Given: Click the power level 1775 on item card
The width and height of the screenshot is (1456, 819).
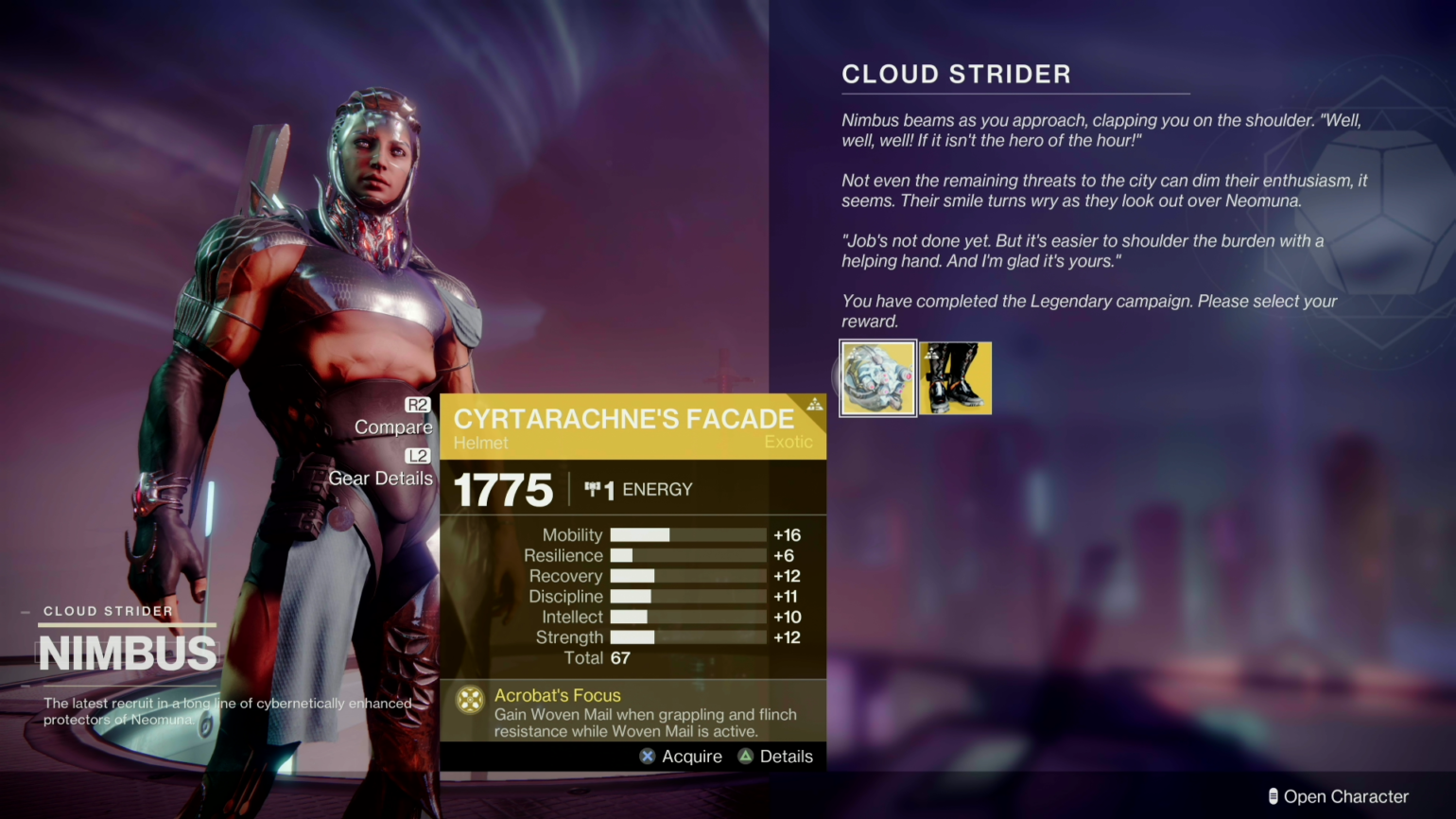Looking at the screenshot, I should point(502,490).
